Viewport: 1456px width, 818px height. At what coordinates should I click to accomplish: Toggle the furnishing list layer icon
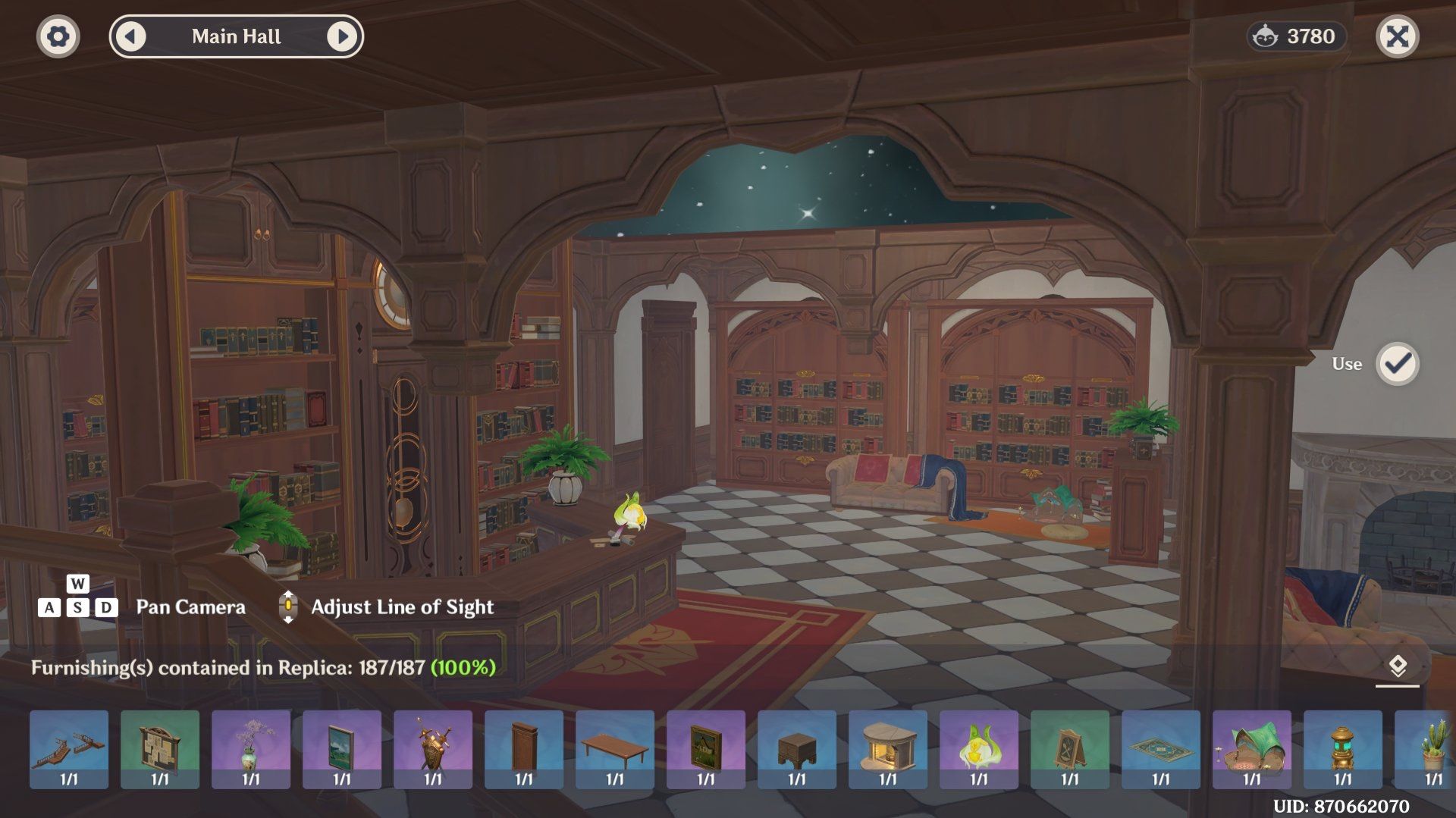point(1397,667)
